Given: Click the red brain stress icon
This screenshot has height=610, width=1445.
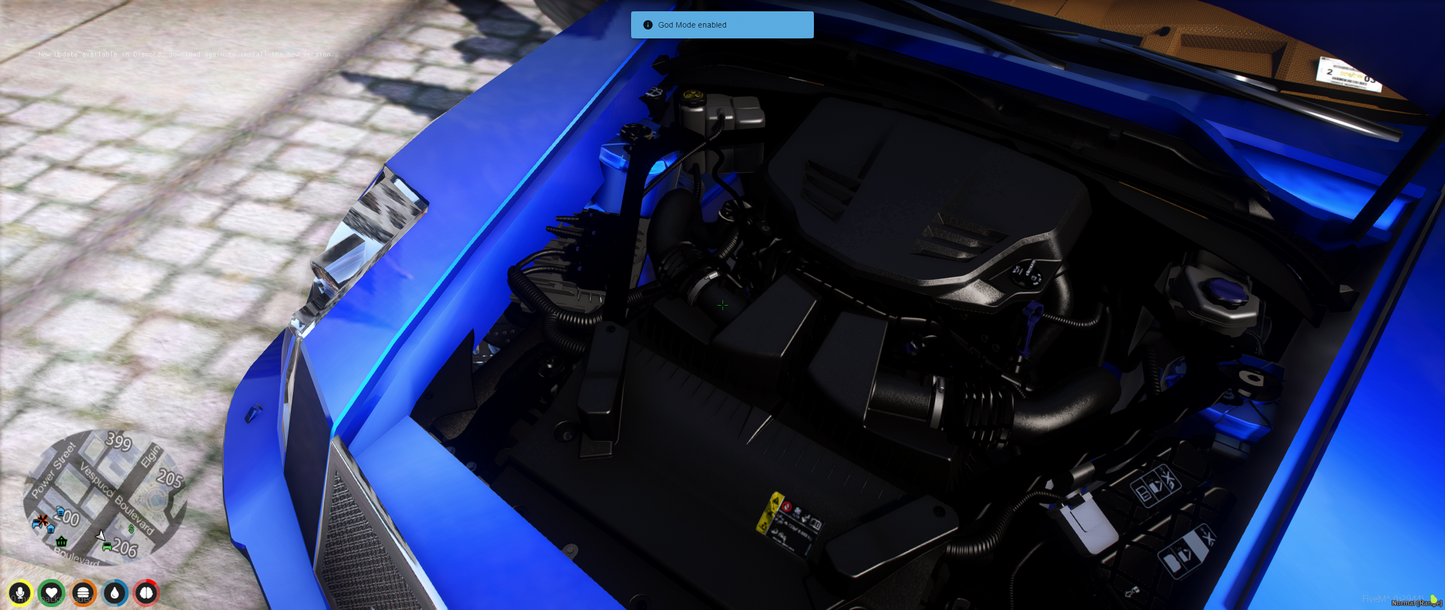Looking at the screenshot, I should tap(146, 593).
